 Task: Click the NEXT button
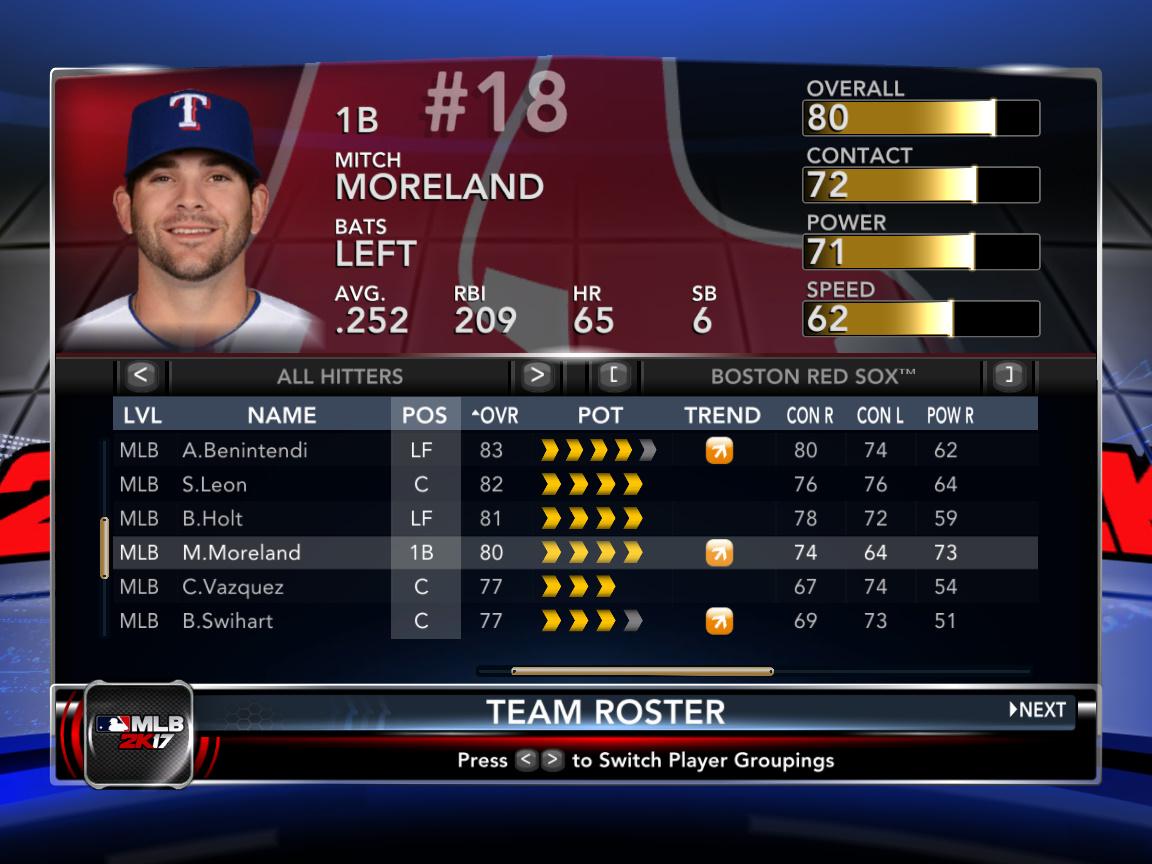pos(1038,710)
